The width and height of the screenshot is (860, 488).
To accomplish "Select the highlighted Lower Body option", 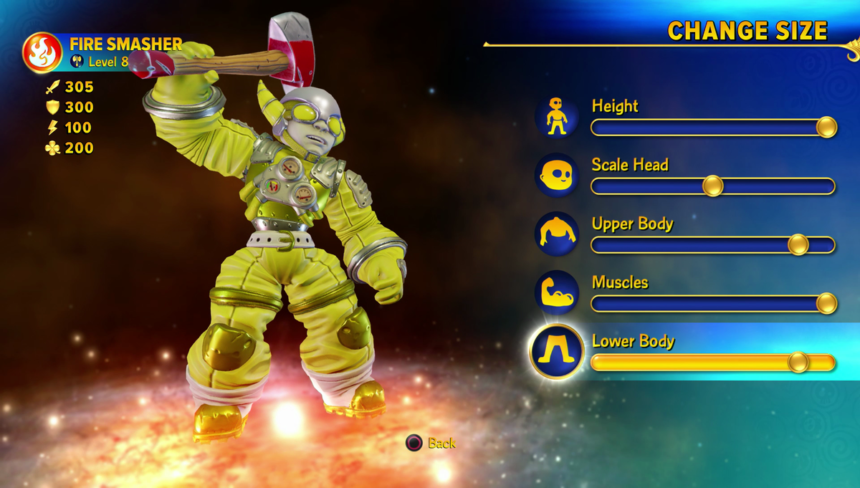I will click(633, 342).
